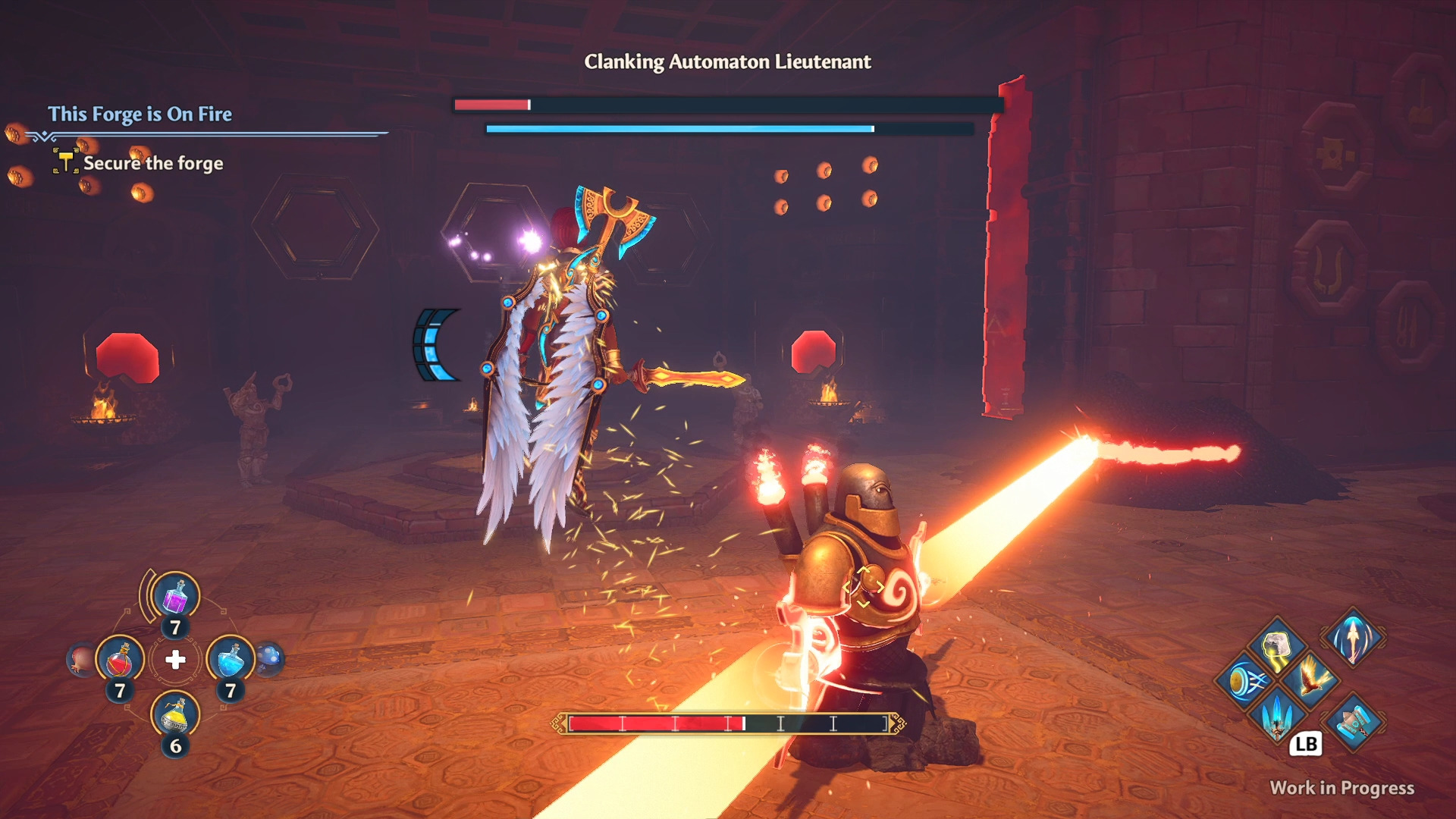1456x819 pixels.
Task: Open the 'This Forge is On Fire' quest
Action: (x=140, y=114)
